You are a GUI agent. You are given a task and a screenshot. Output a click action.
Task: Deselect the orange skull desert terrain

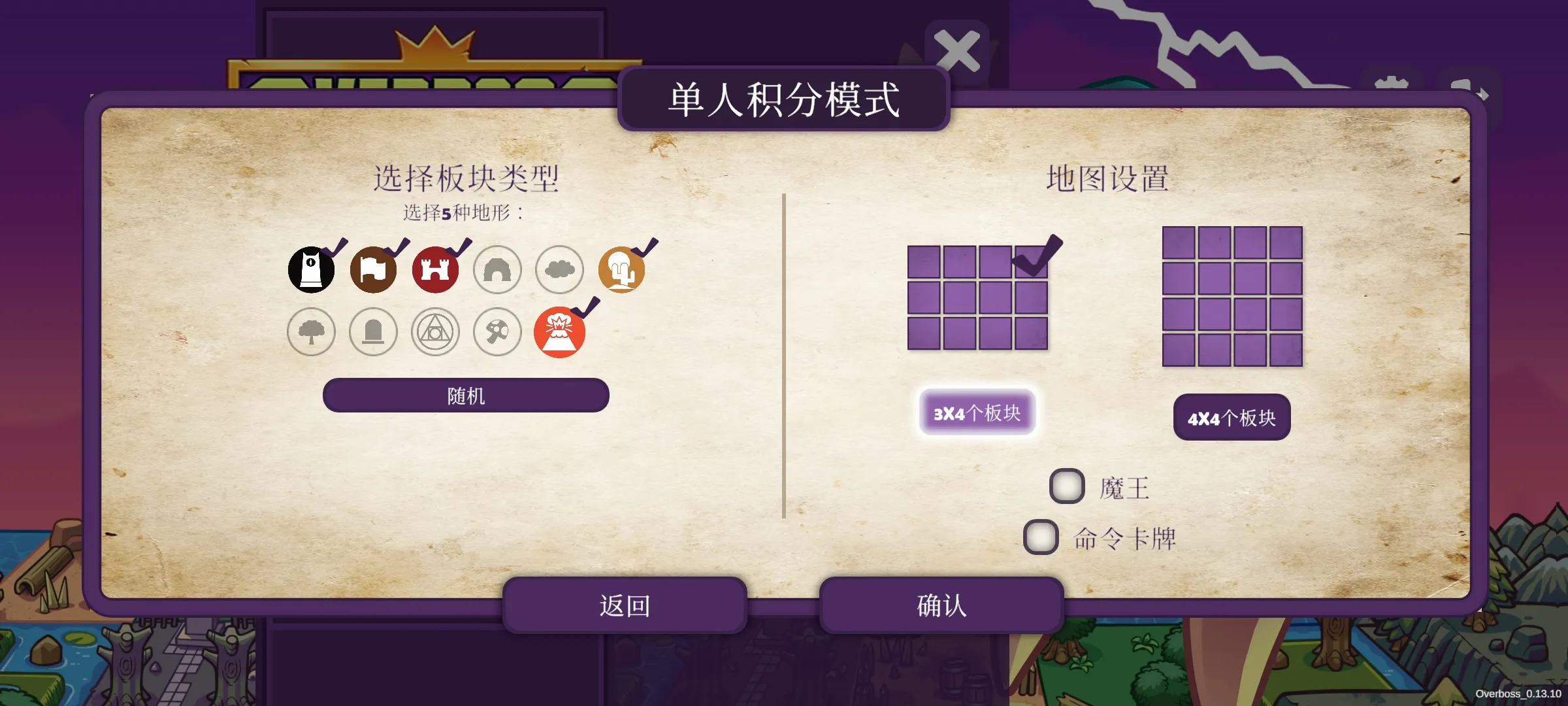[621, 270]
